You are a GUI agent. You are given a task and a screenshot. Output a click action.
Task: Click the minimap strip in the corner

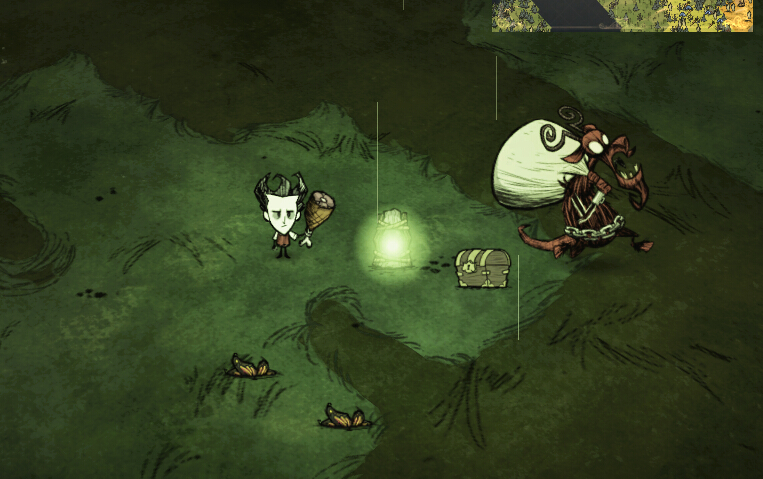click(x=622, y=15)
